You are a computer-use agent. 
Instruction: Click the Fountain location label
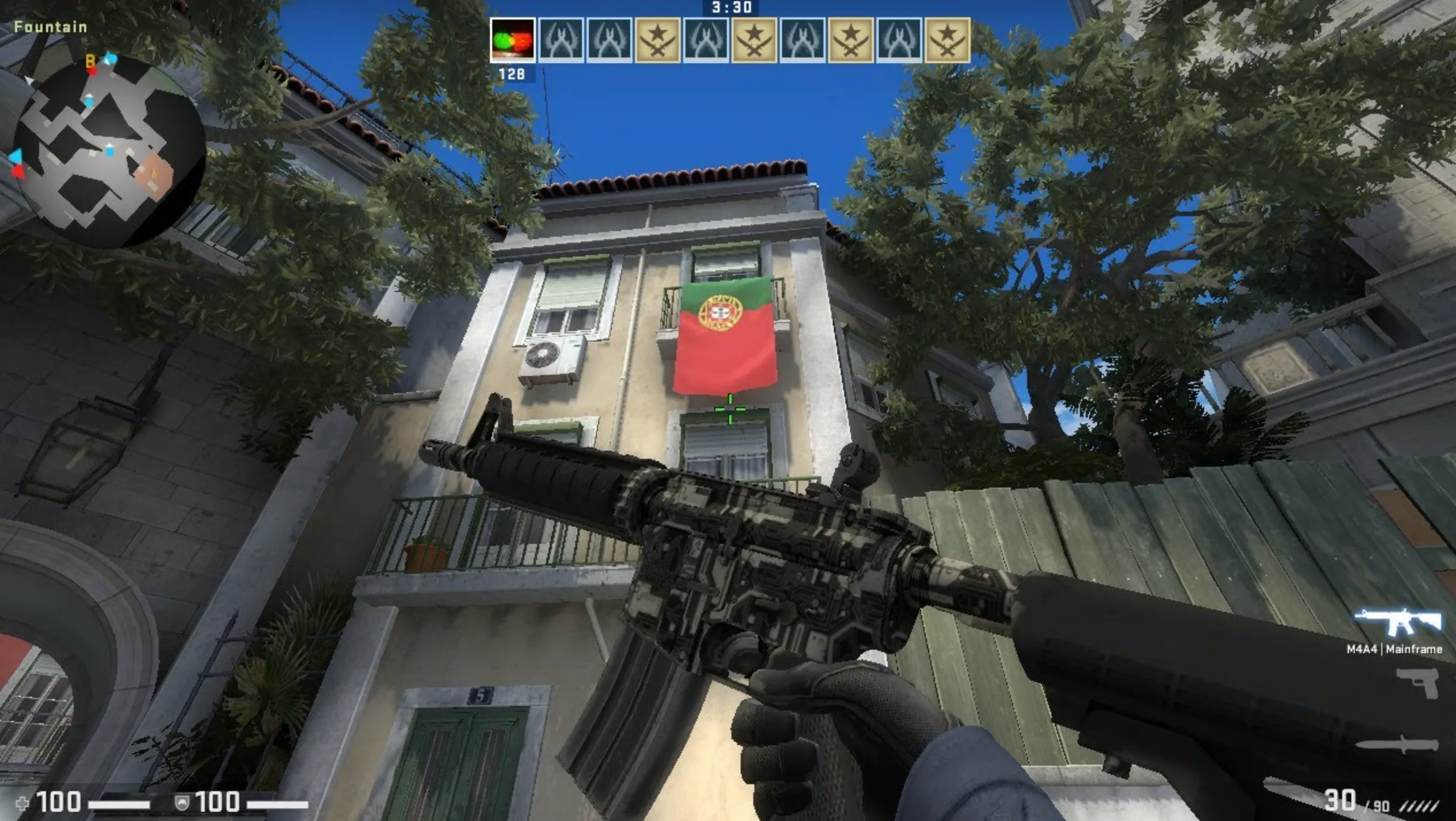point(51,26)
